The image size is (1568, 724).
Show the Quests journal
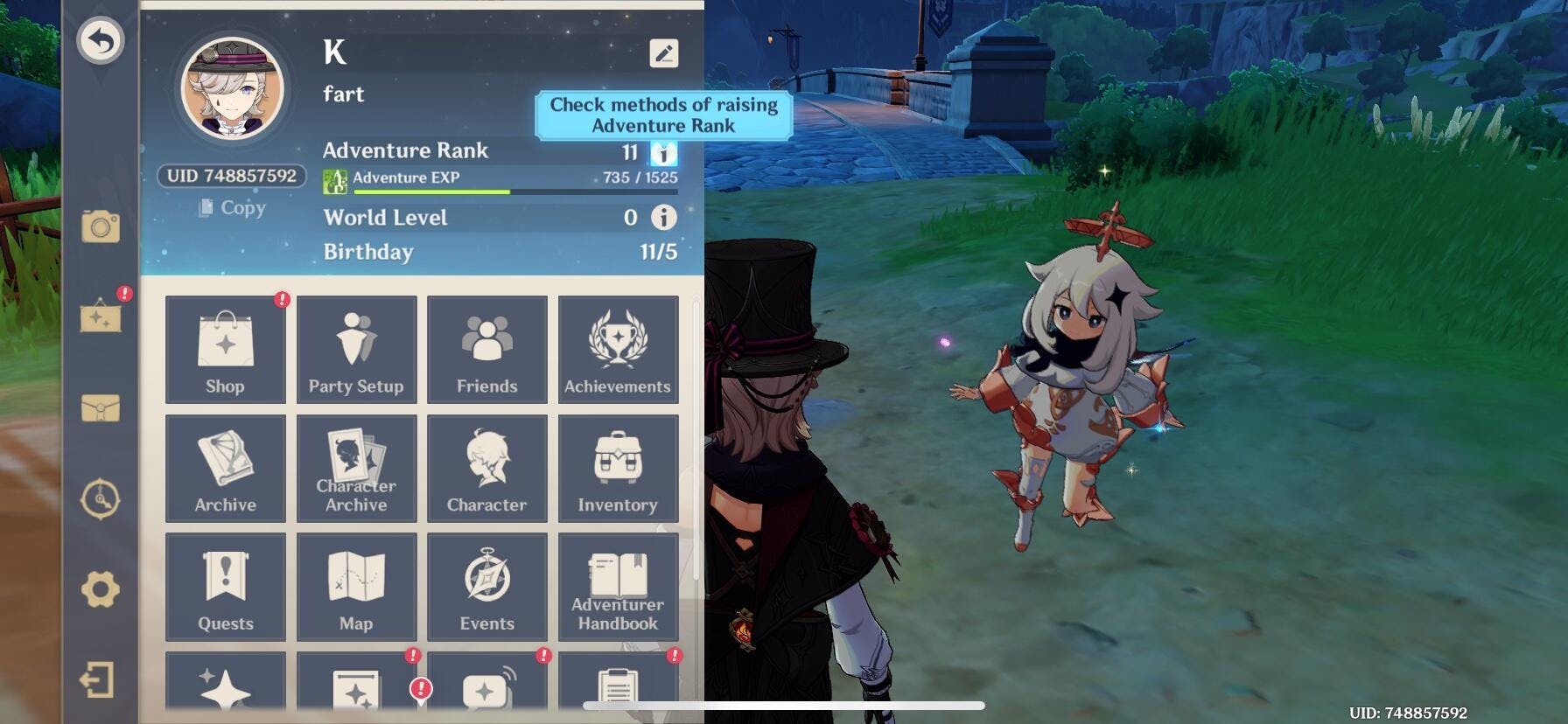pos(225,587)
